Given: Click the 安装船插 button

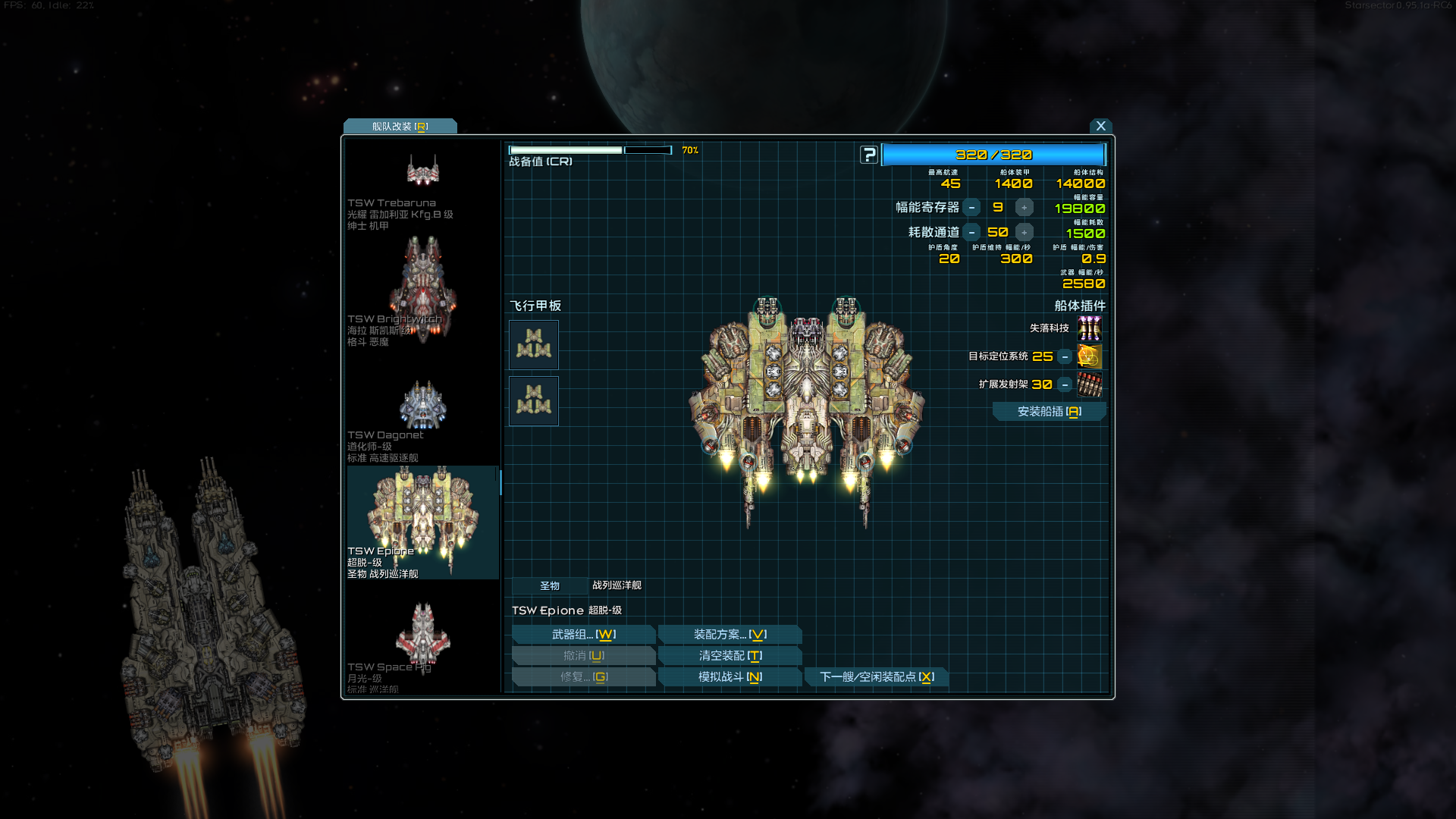Looking at the screenshot, I should [x=1049, y=411].
